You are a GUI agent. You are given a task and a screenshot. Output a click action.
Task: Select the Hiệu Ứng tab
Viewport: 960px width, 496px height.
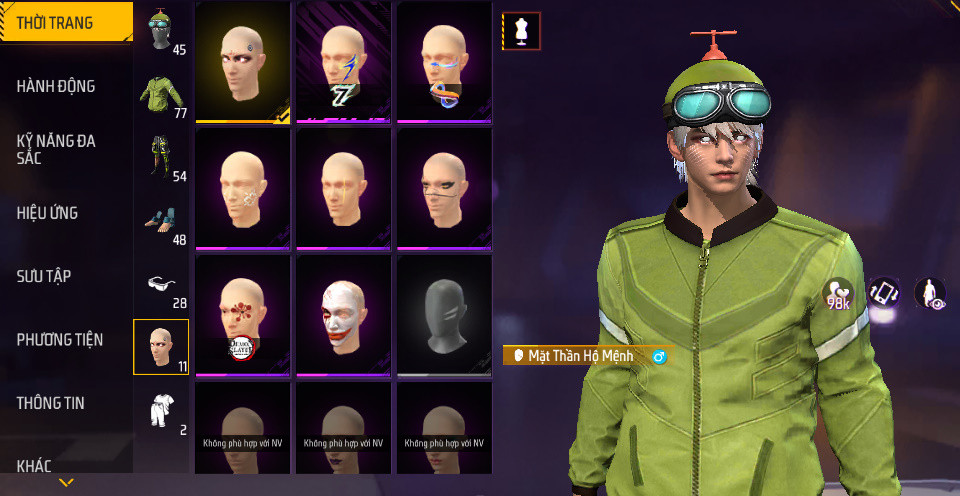point(48,213)
